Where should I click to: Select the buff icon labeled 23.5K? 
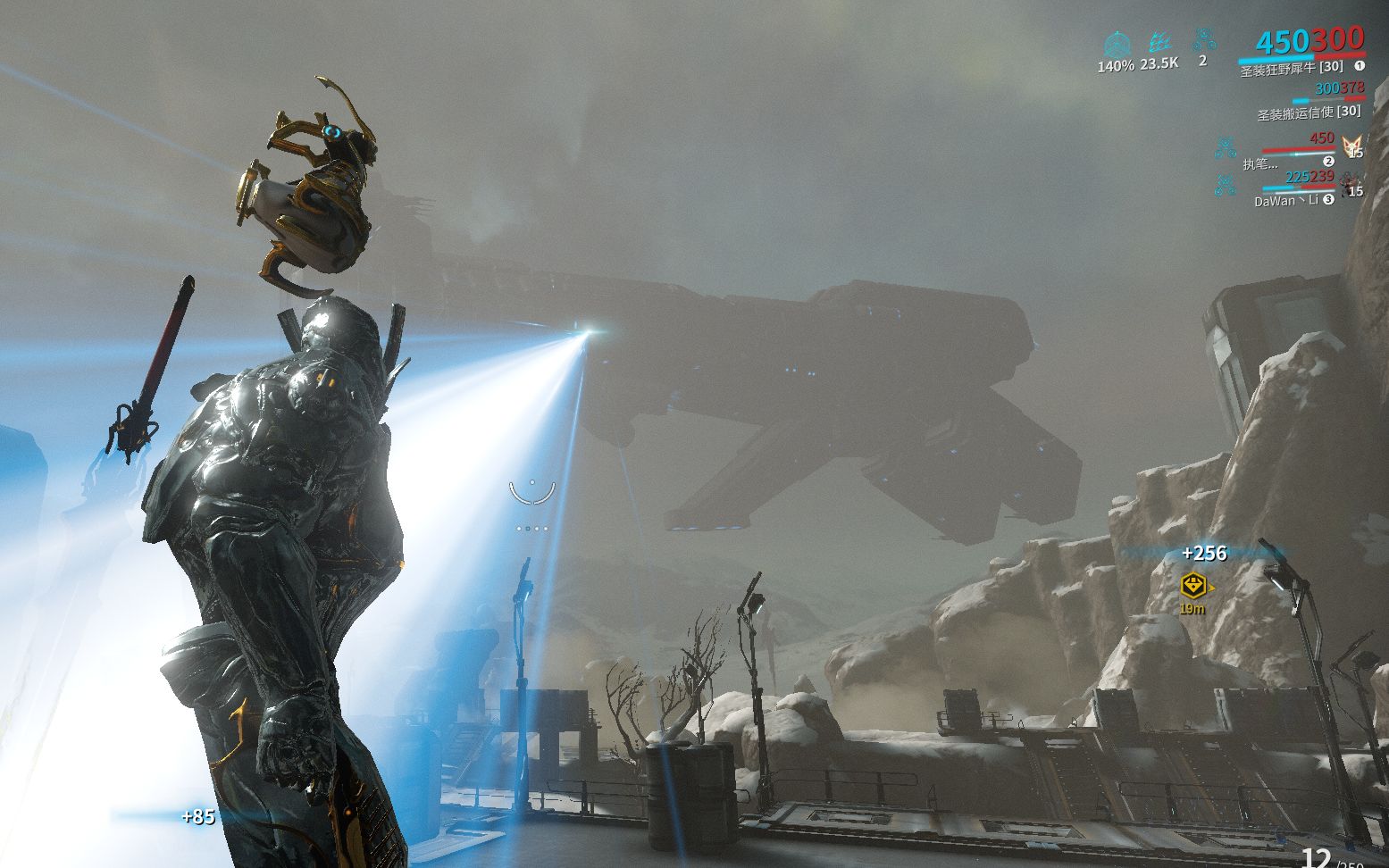pyautogui.click(x=1159, y=43)
